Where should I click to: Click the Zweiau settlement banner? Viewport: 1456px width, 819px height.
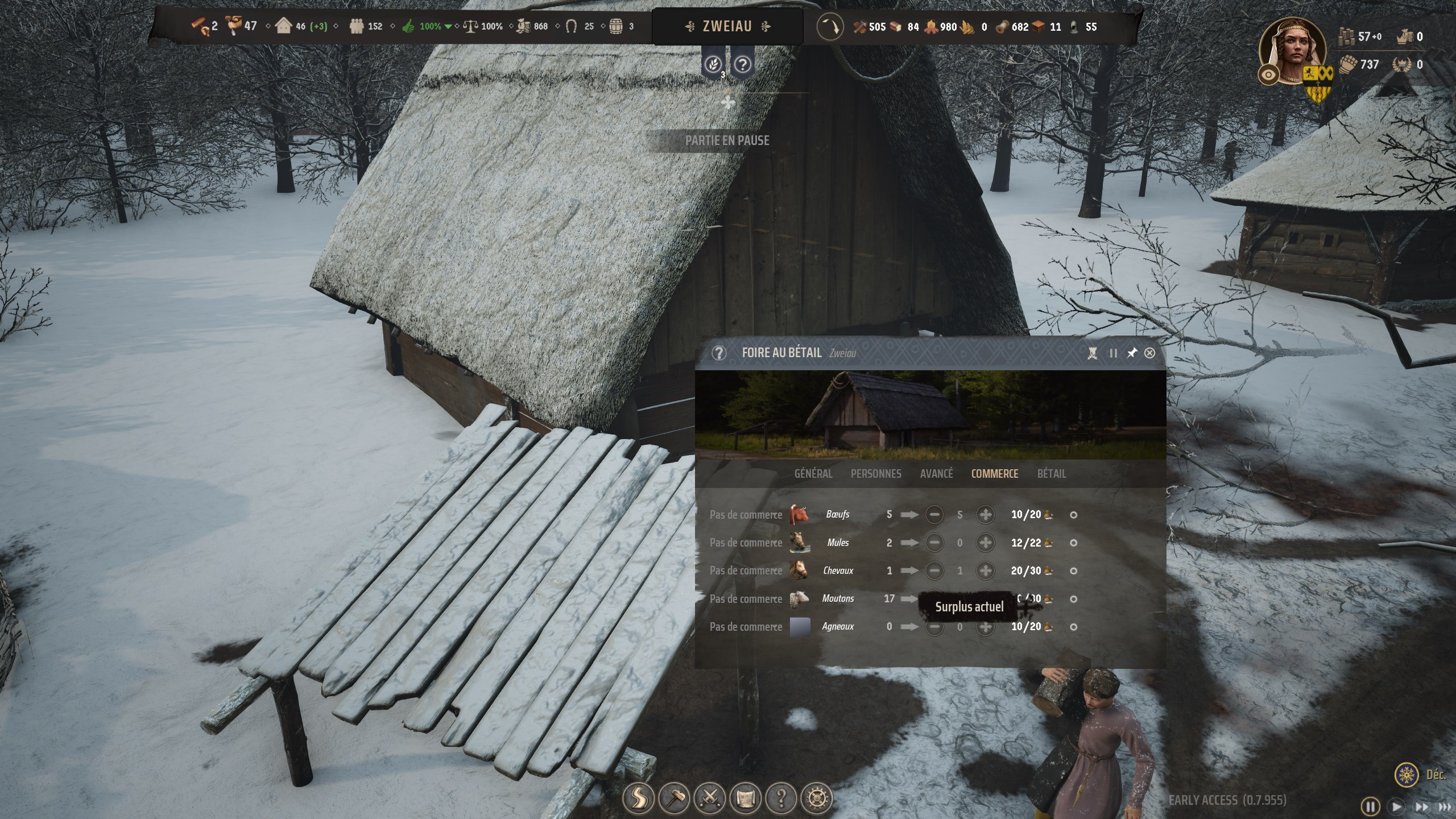pos(729,26)
